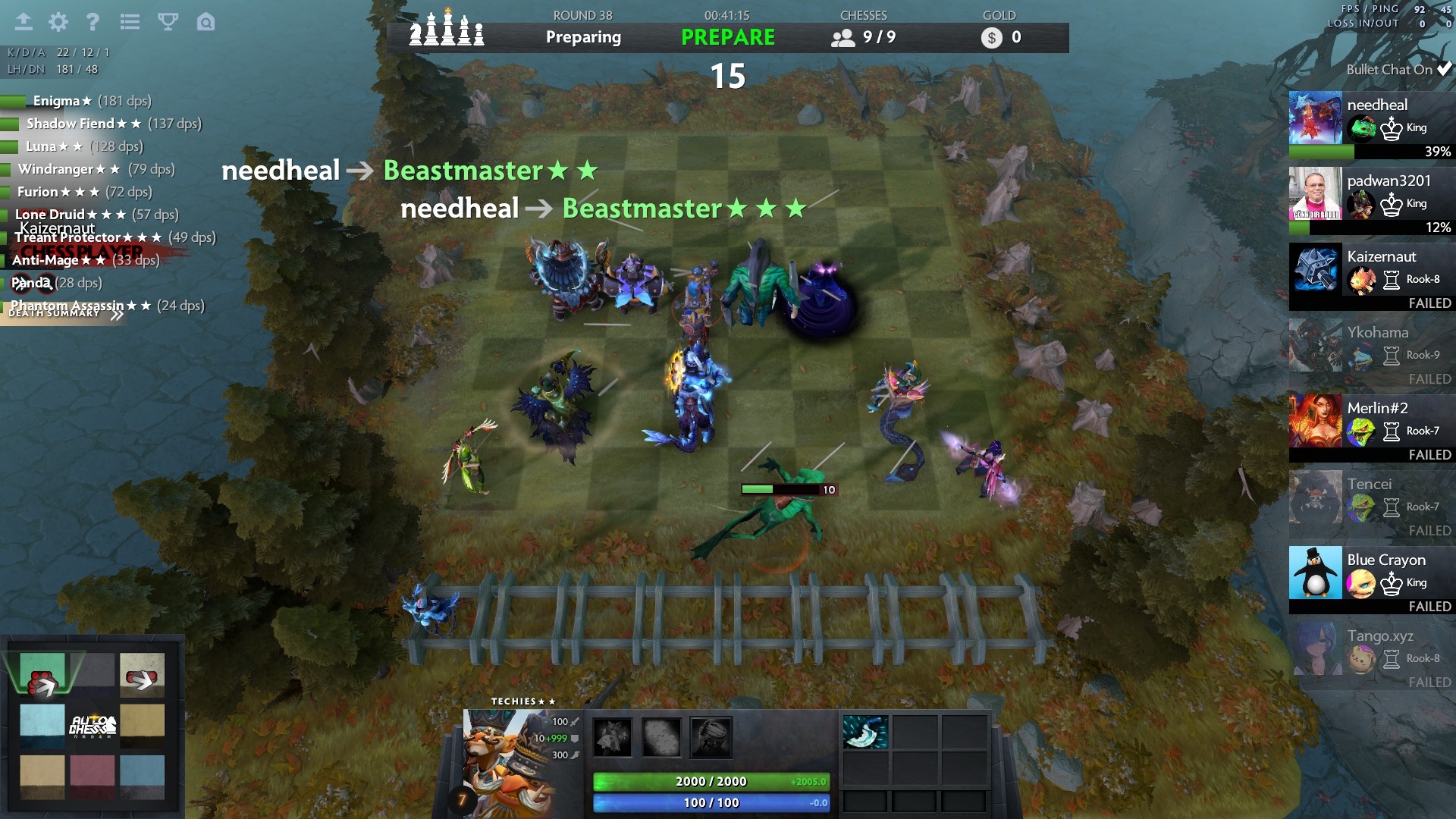
Task: Expand the Death Summary panel
Action: tap(64, 313)
